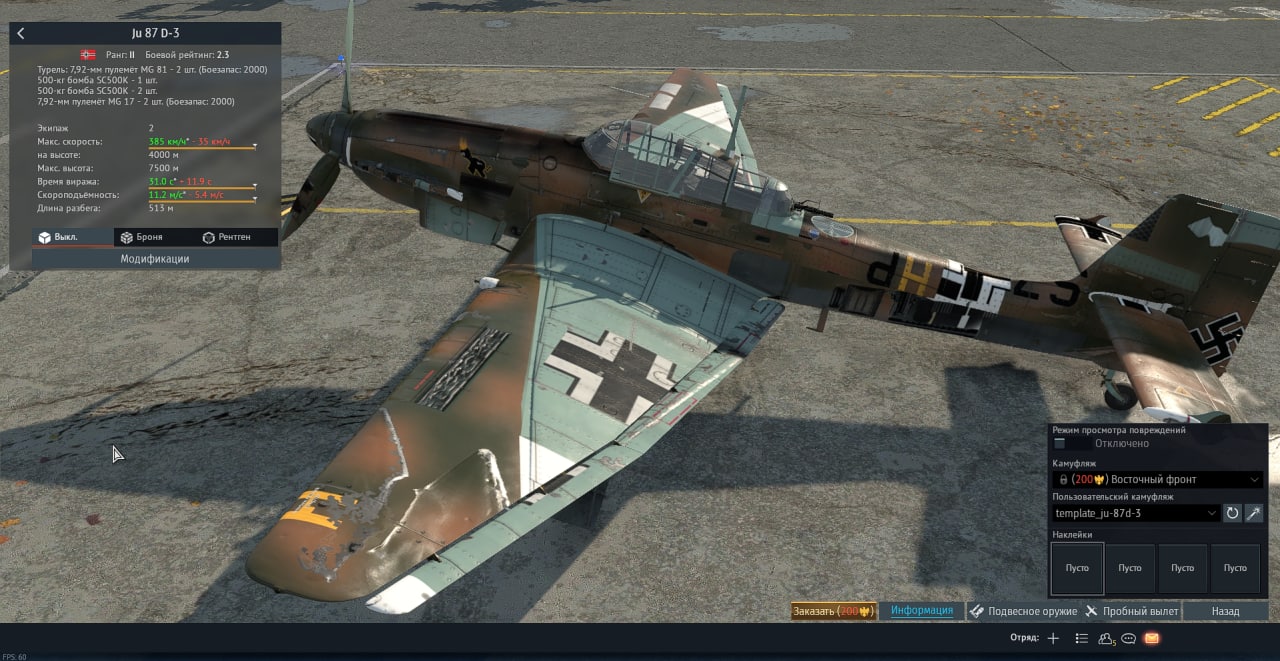Collapse the Ju 87 D-3 info panel arrow

click(21, 34)
